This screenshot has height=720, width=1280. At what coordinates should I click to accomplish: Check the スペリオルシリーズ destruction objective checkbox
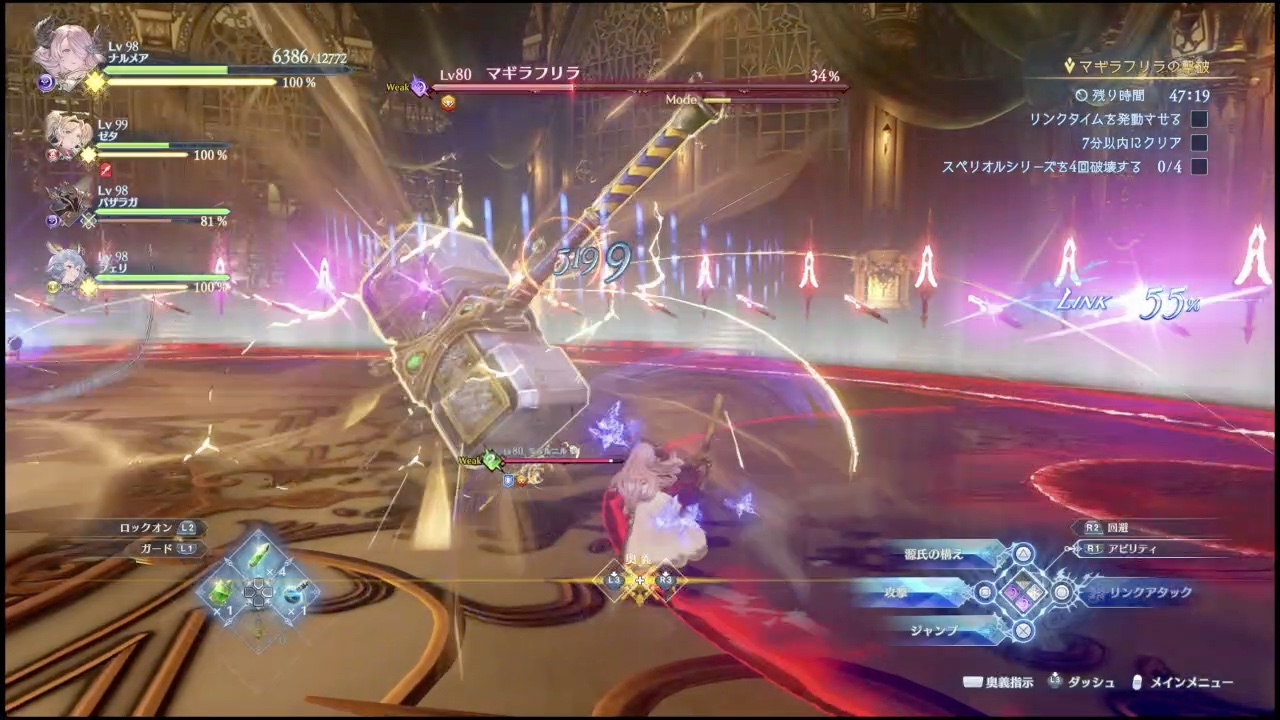[x=1199, y=167]
